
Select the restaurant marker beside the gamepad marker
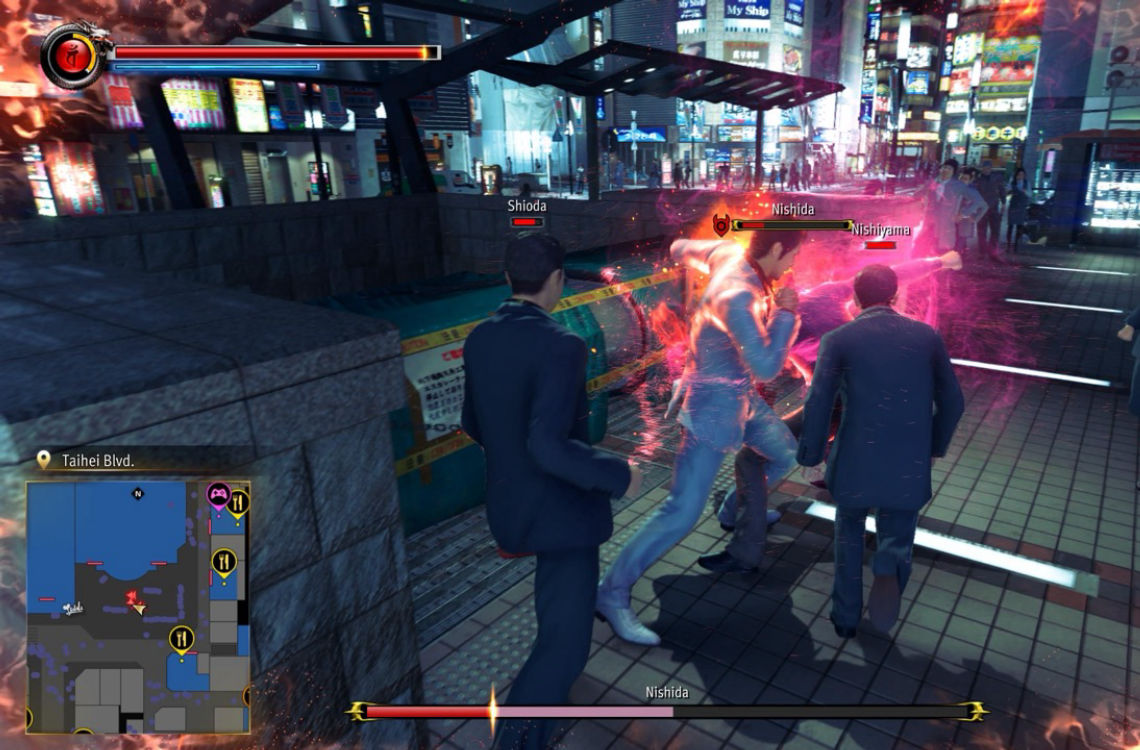(238, 502)
